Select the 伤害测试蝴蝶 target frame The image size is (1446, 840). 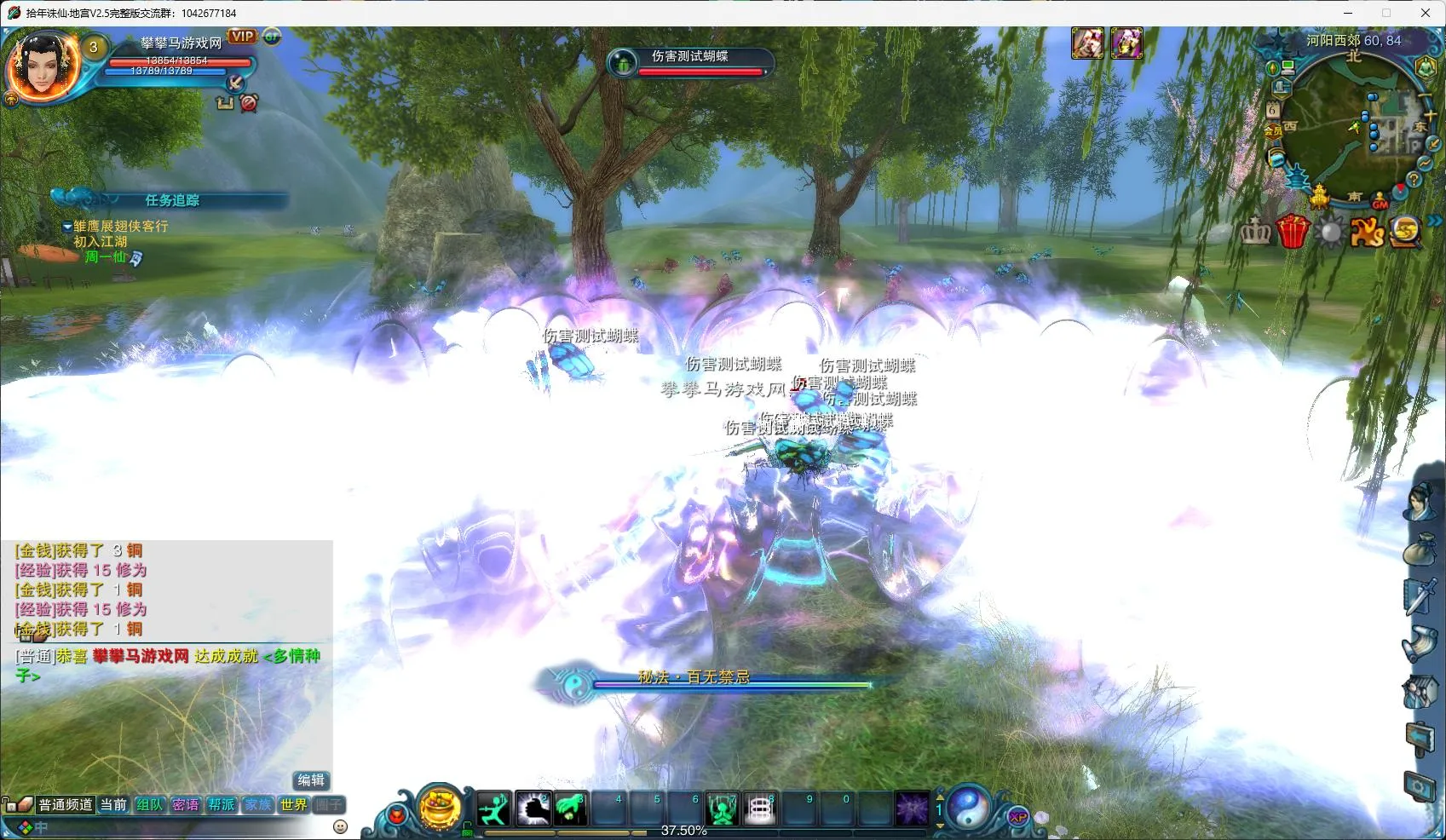coord(689,61)
